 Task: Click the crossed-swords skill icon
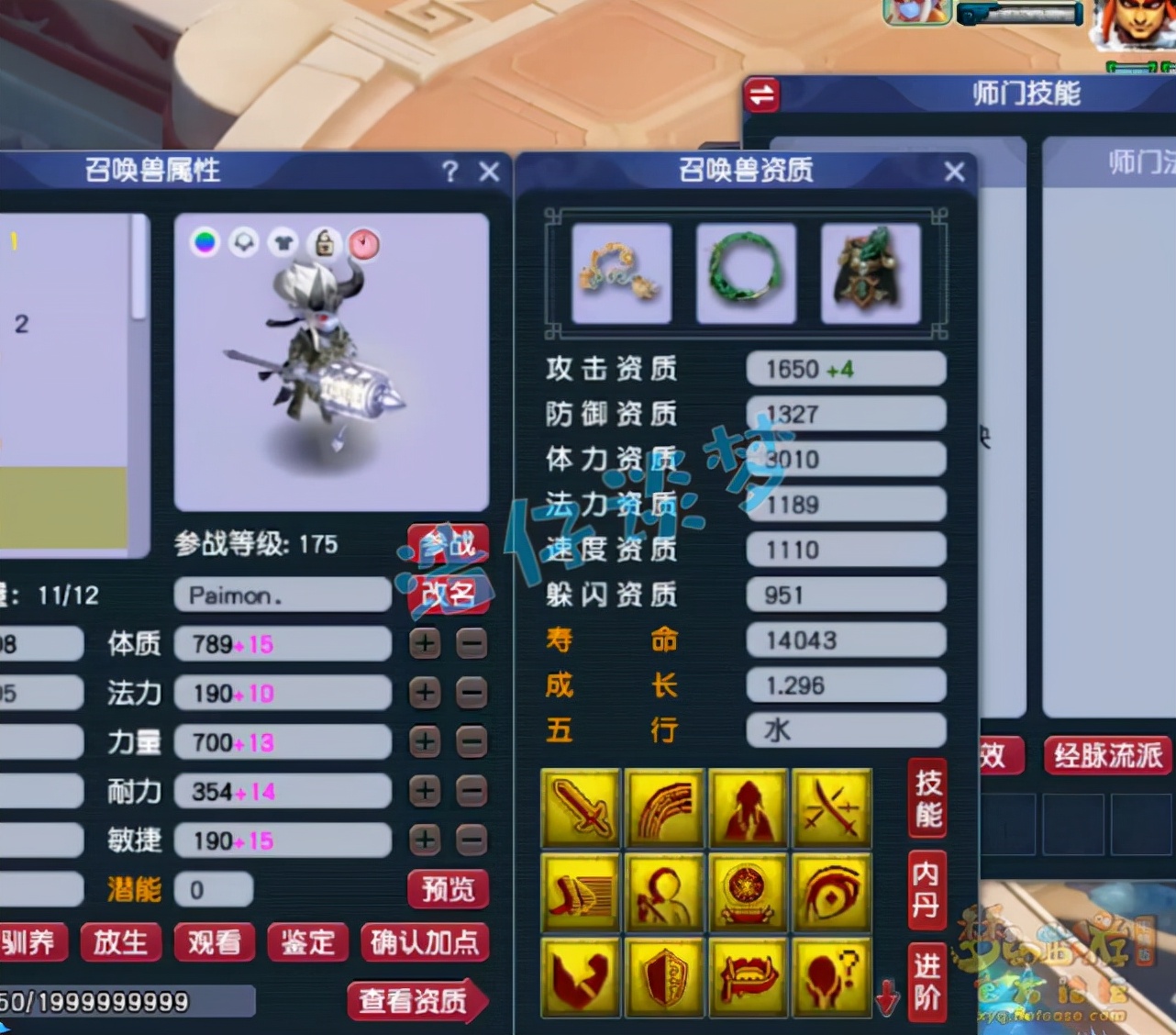click(833, 807)
